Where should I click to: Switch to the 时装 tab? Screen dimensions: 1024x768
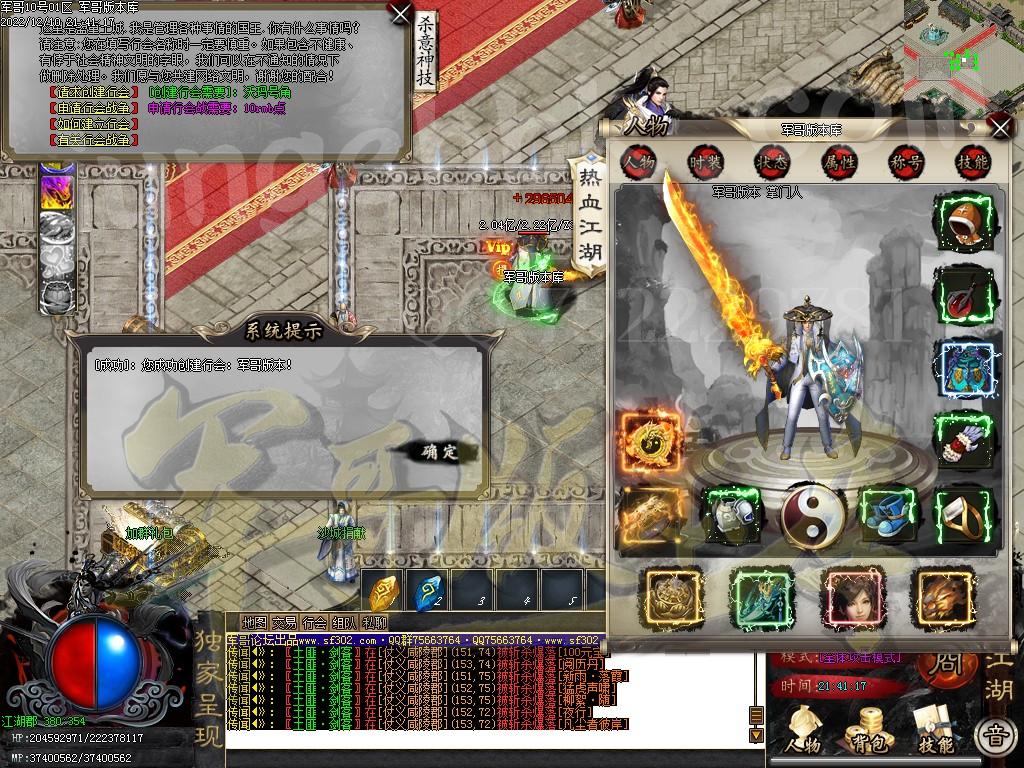(x=704, y=162)
